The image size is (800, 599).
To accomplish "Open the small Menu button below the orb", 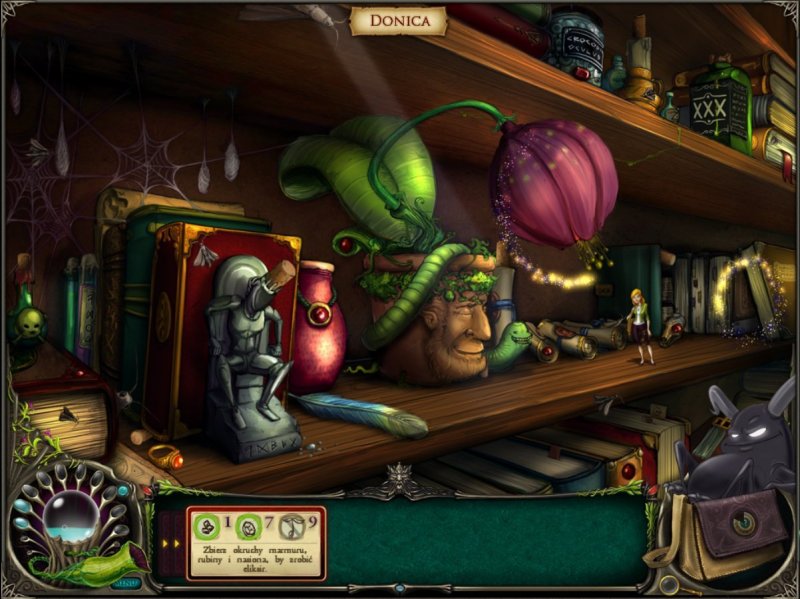I will pyautogui.click(x=127, y=581).
